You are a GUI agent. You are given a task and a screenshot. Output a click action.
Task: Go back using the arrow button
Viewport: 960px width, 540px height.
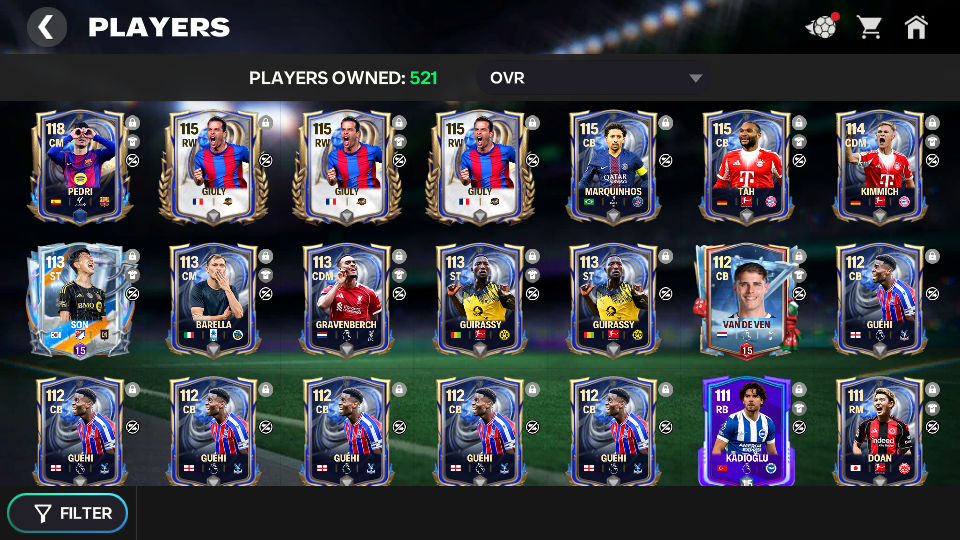[x=46, y=27]
